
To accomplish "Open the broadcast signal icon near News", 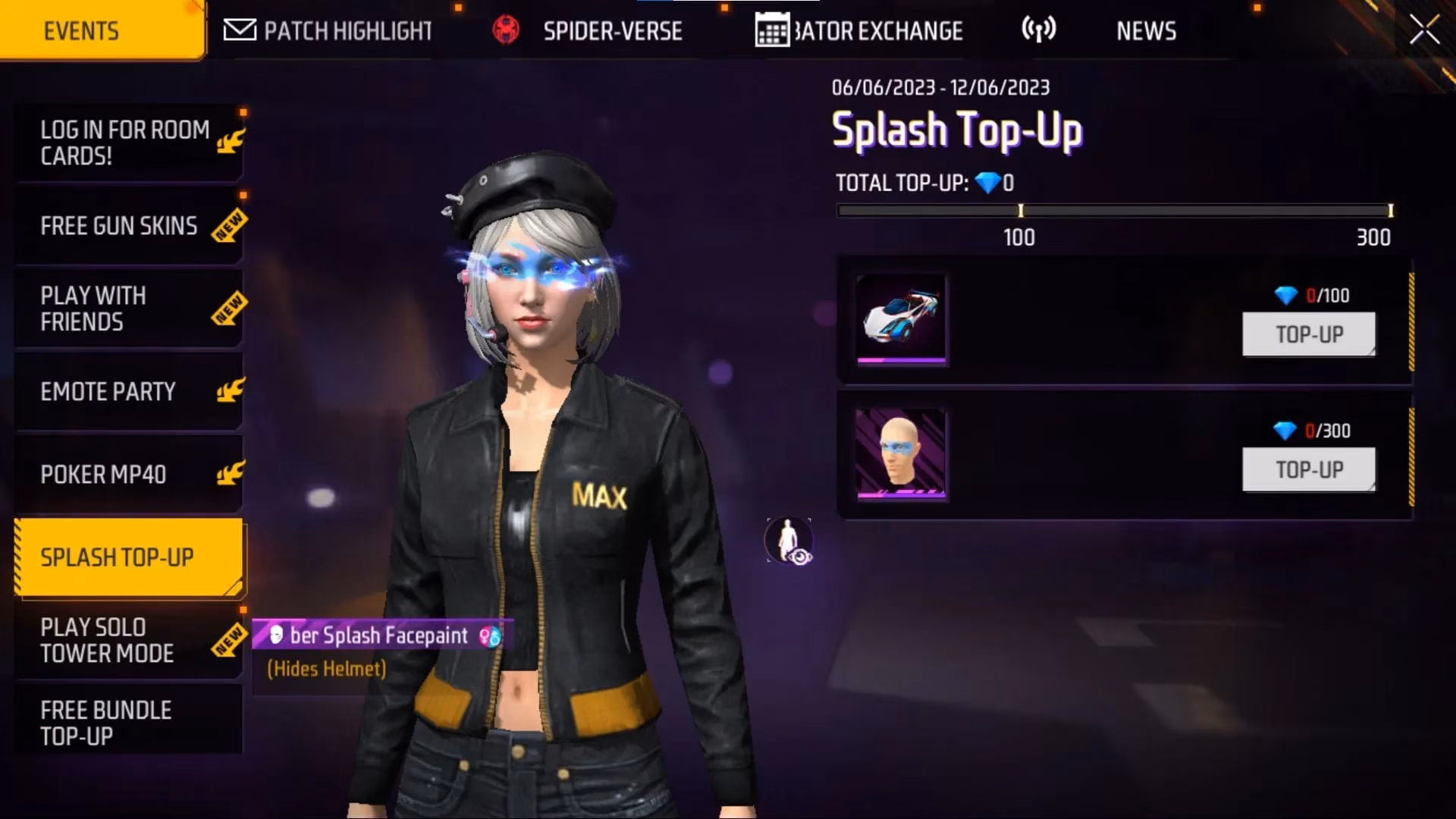I will coord(1040,30).
